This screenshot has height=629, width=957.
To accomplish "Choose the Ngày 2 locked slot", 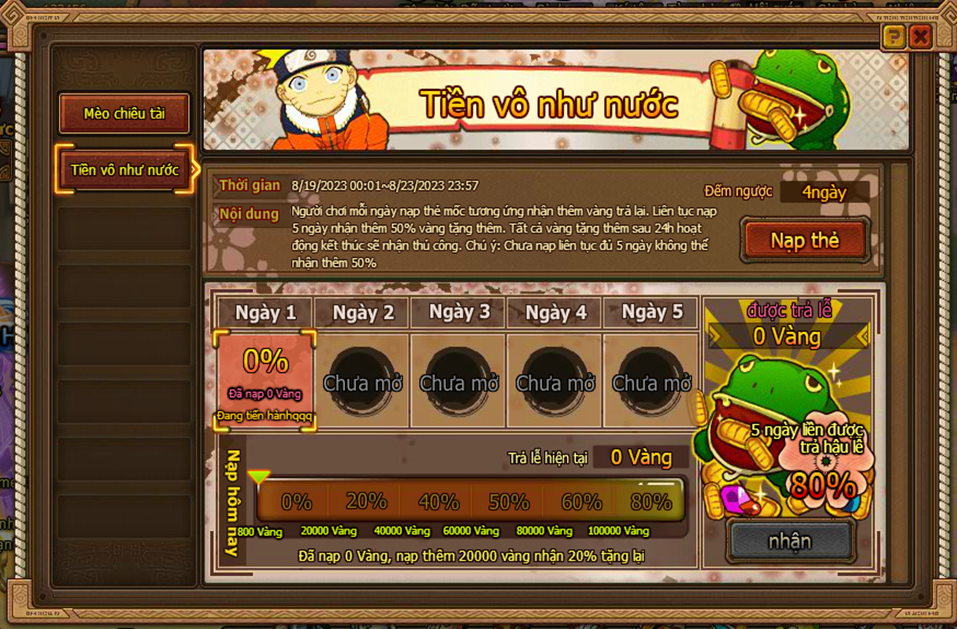I will pyautogui.click(x=362, y=381).
